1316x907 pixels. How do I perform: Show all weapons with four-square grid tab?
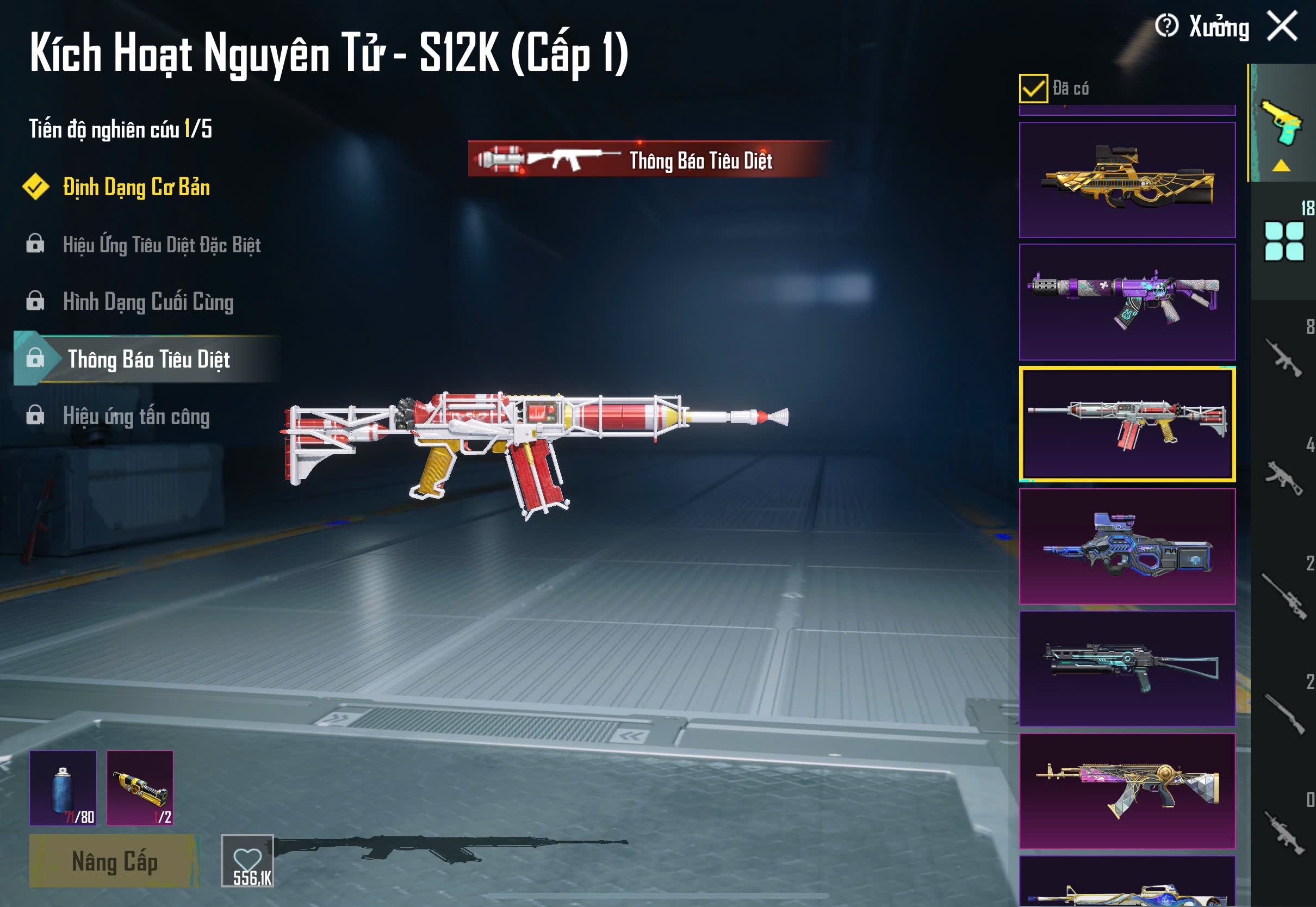(1283, 241)
